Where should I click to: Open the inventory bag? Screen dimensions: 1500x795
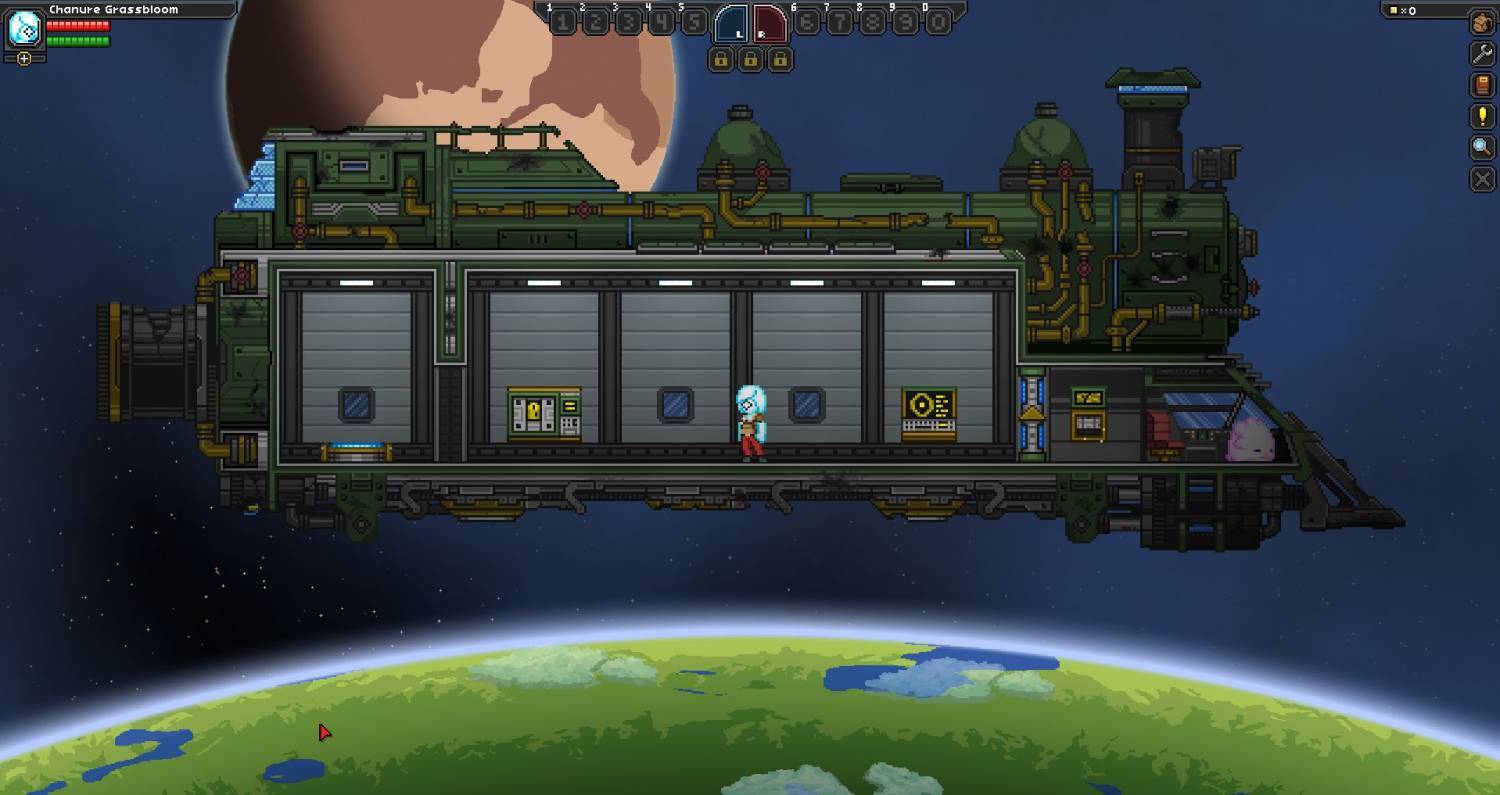tap(1482, 22)
